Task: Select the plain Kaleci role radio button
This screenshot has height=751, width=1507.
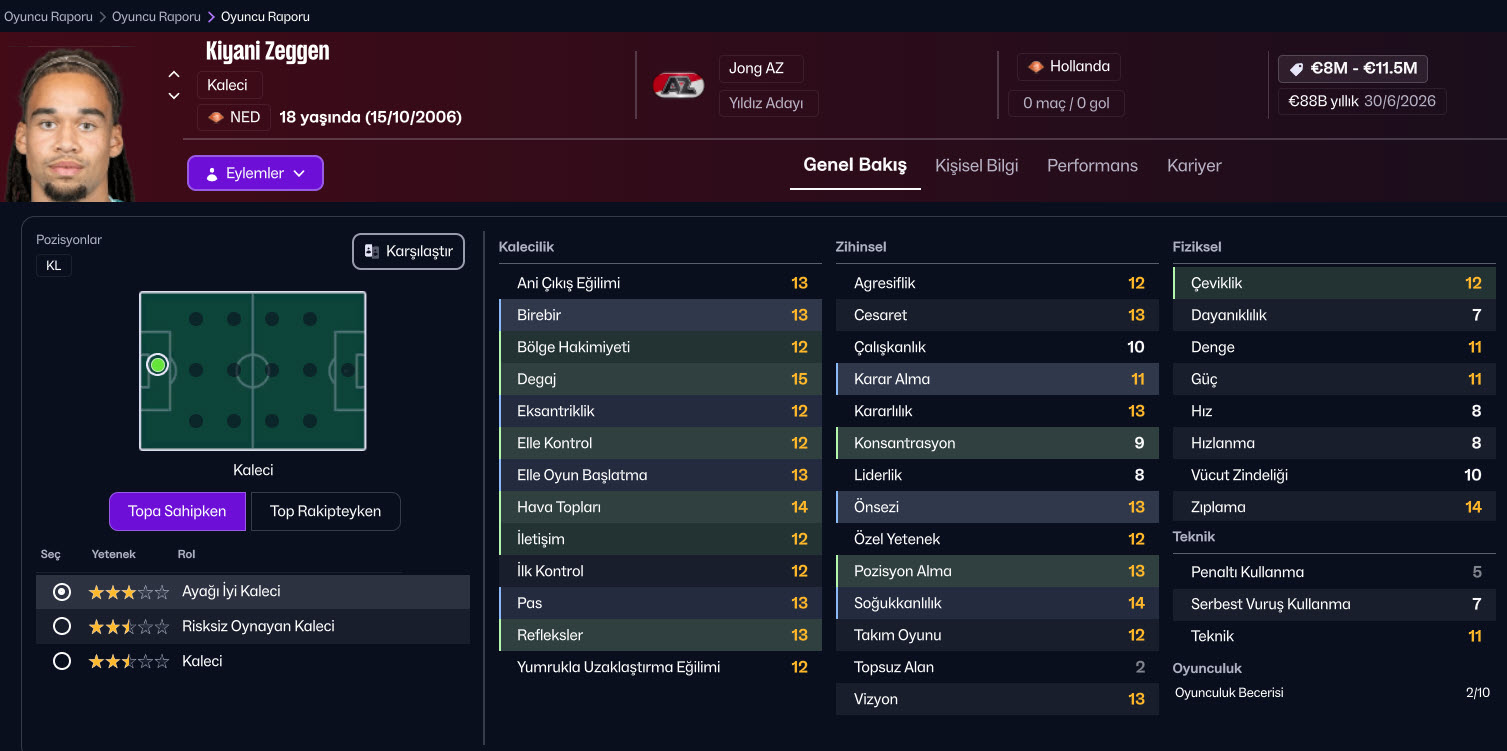Action: [x=62, y=661]
